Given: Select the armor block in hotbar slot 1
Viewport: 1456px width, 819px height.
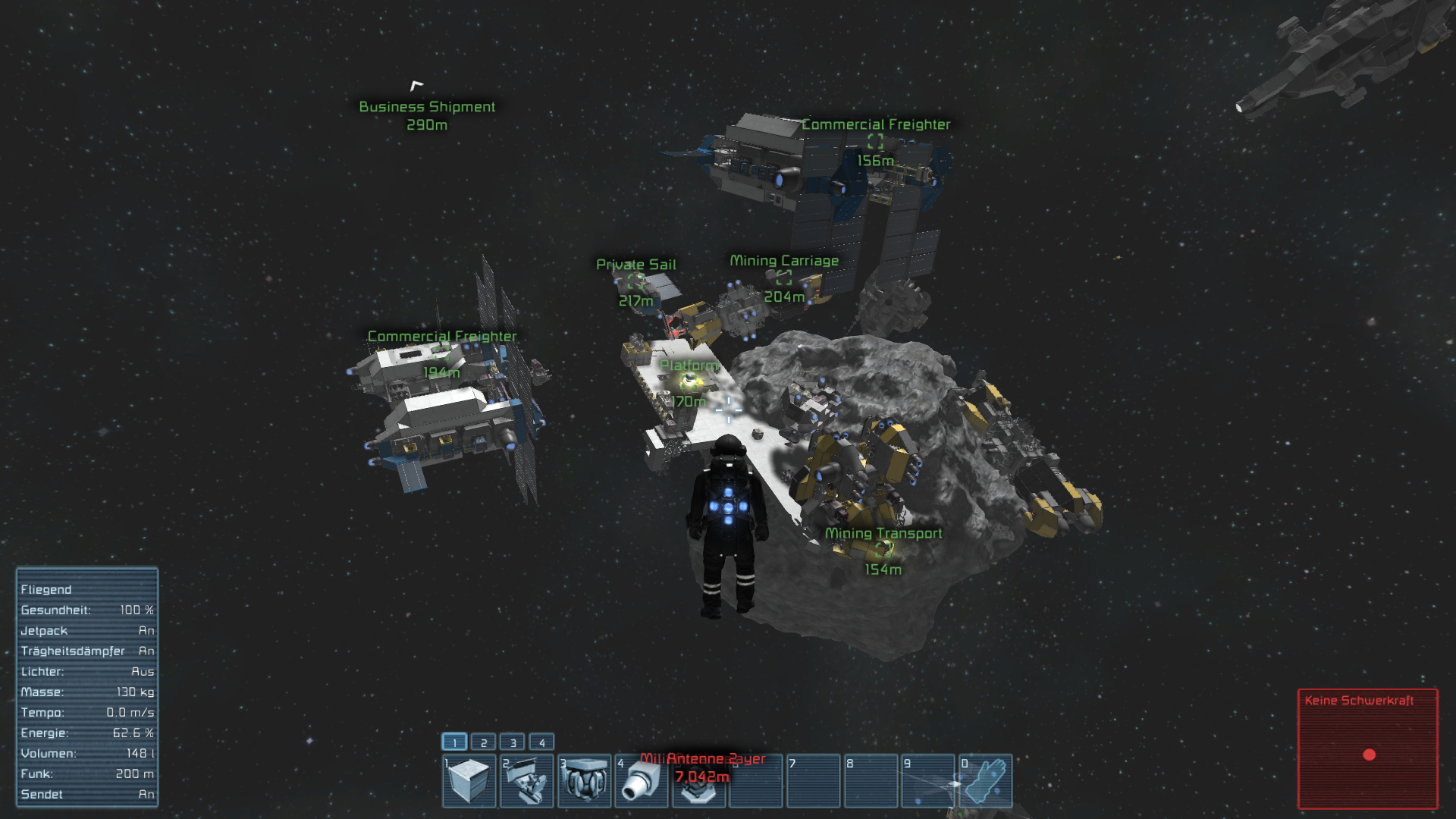Looking at the screenshot, I should (x=469, y=781).
